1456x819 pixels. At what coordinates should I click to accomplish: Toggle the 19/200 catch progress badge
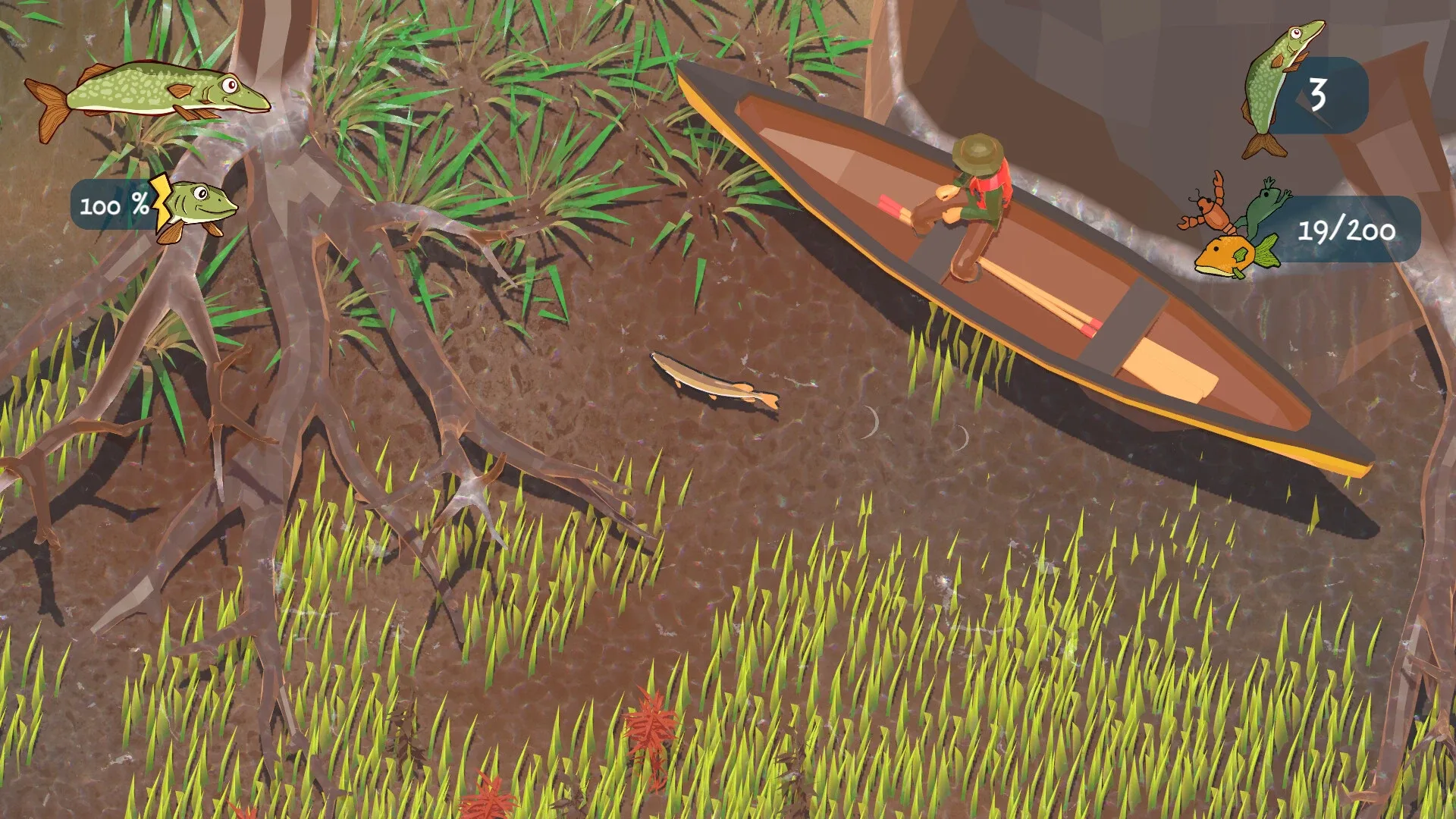(1346, 231)
